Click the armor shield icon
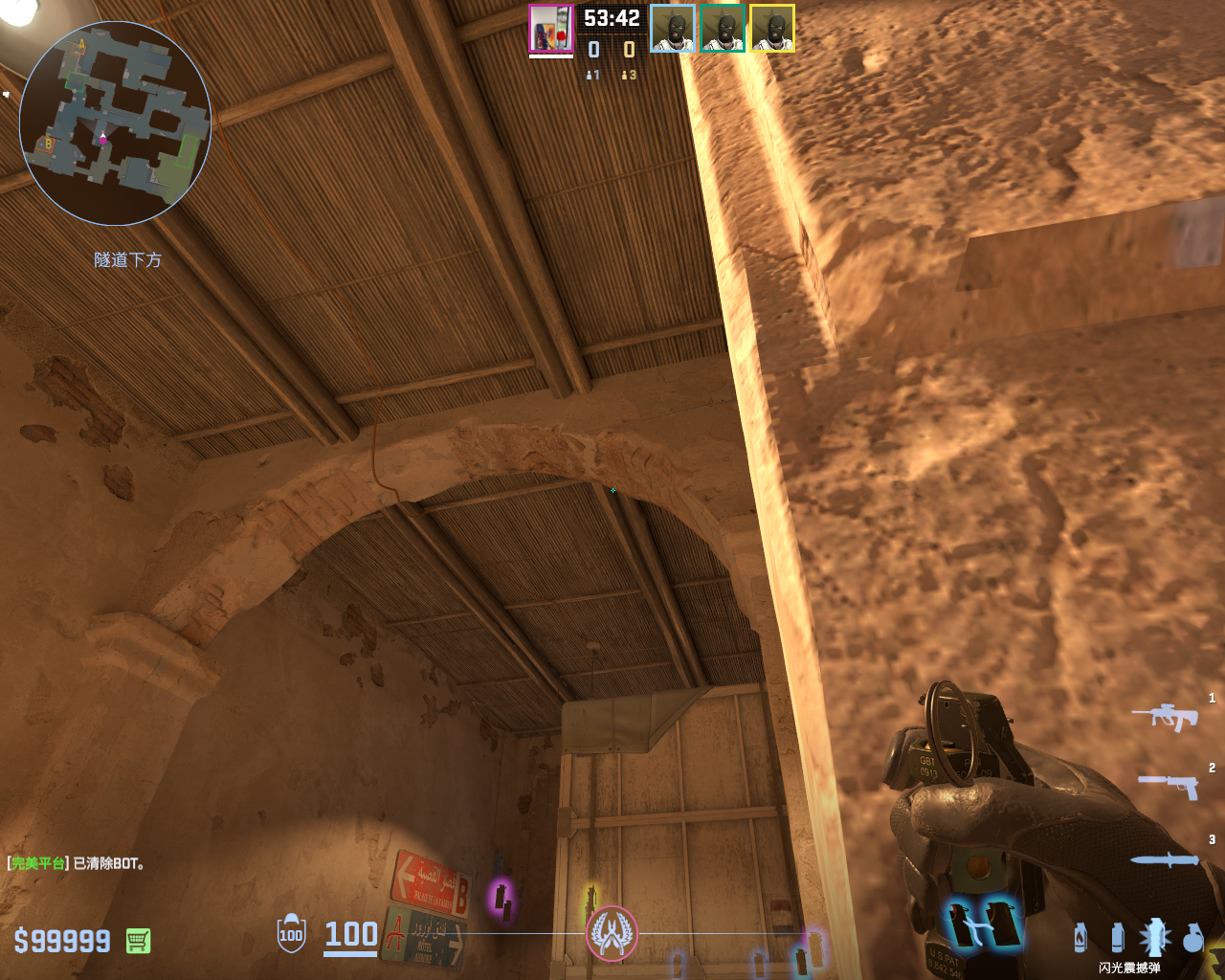This screenshot has height=980, width=1225. [291, 934]
